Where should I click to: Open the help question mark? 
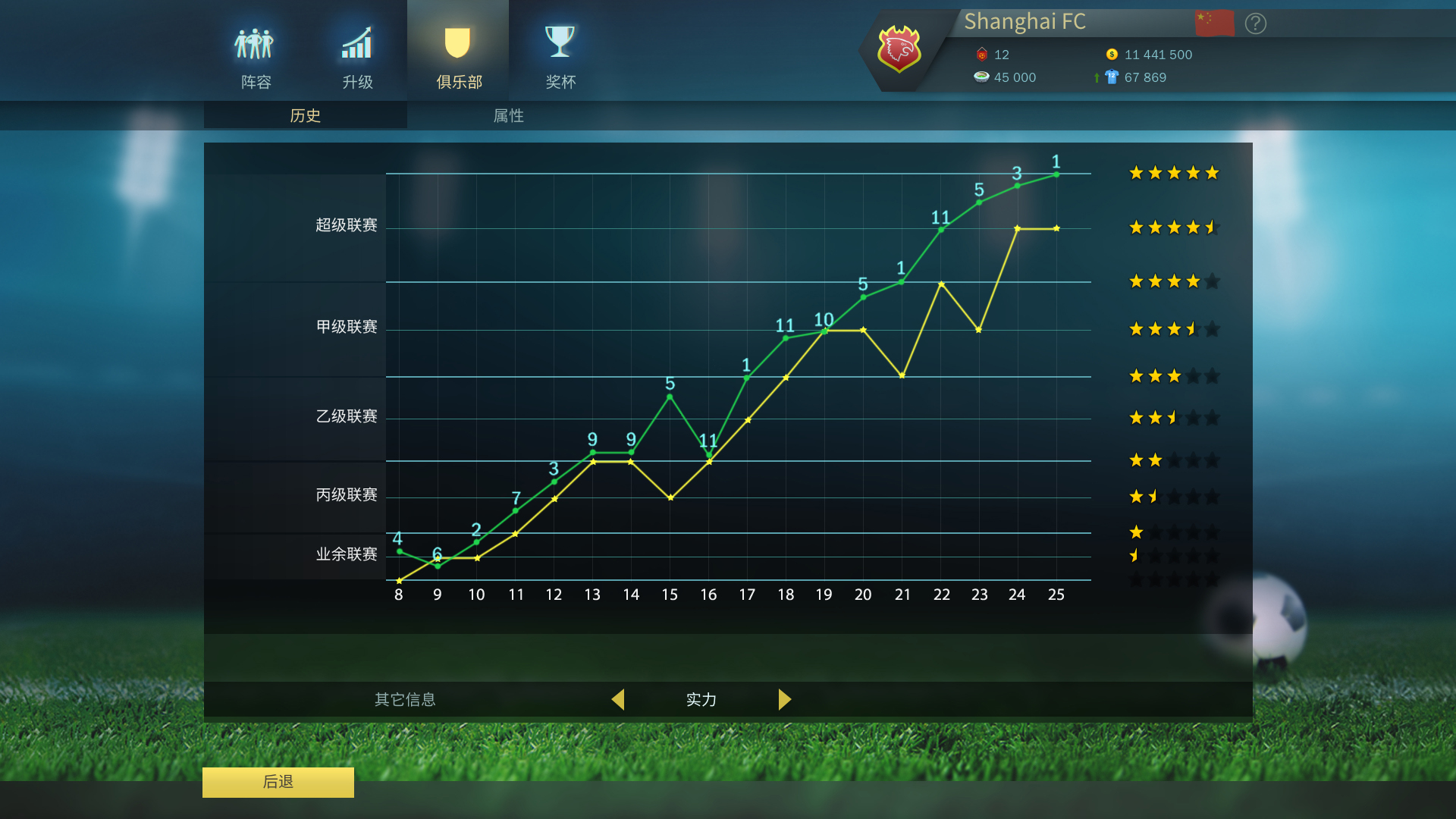coord(1255,24)
